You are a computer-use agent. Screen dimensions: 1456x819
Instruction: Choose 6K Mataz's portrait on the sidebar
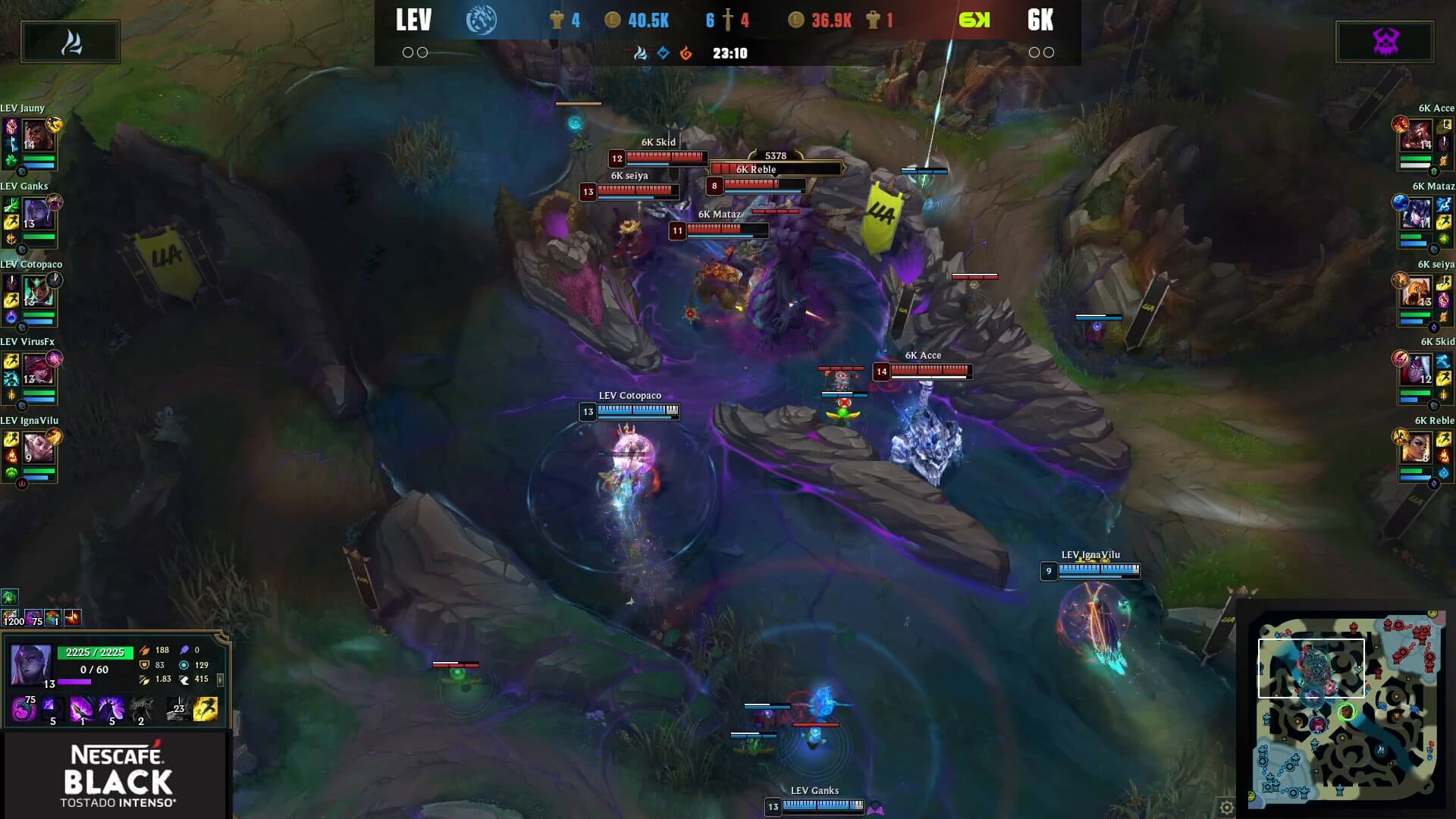(x=1416, y=214)
